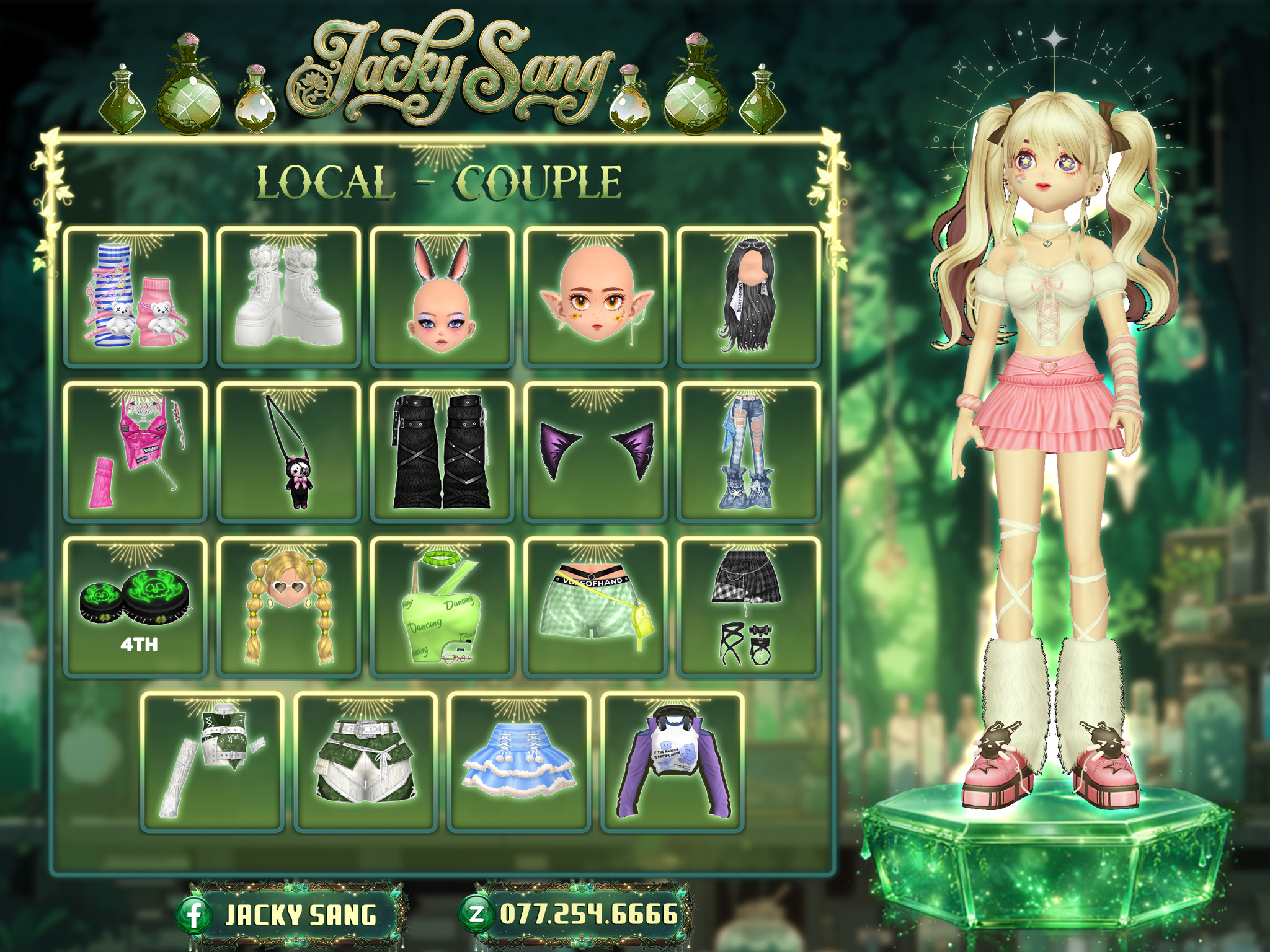The image size is (1270, 952).
Task: Pick the black bear crossbody bag tile
Action: [288, 452]
